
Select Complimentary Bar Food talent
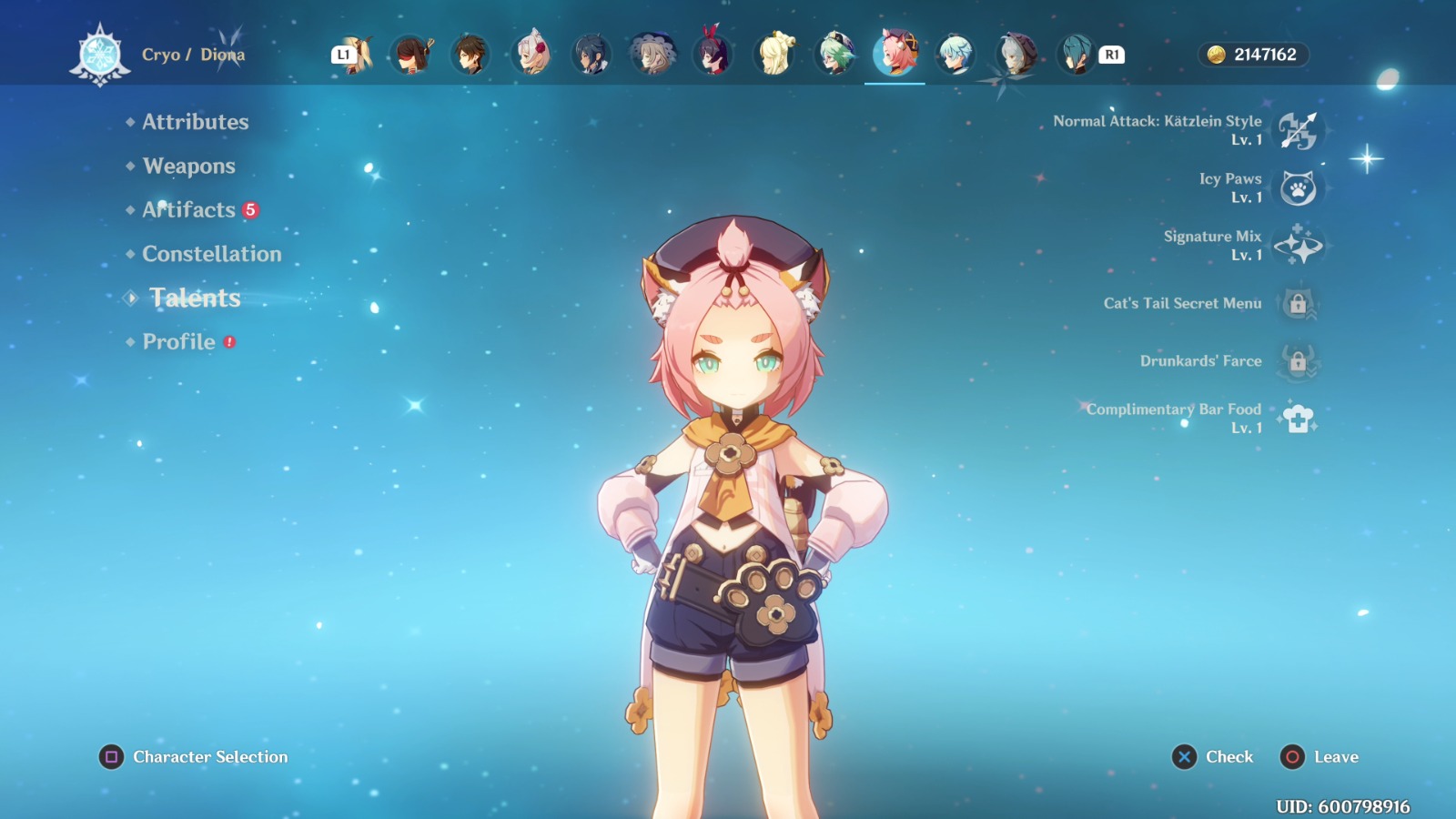coord(1298,419)
